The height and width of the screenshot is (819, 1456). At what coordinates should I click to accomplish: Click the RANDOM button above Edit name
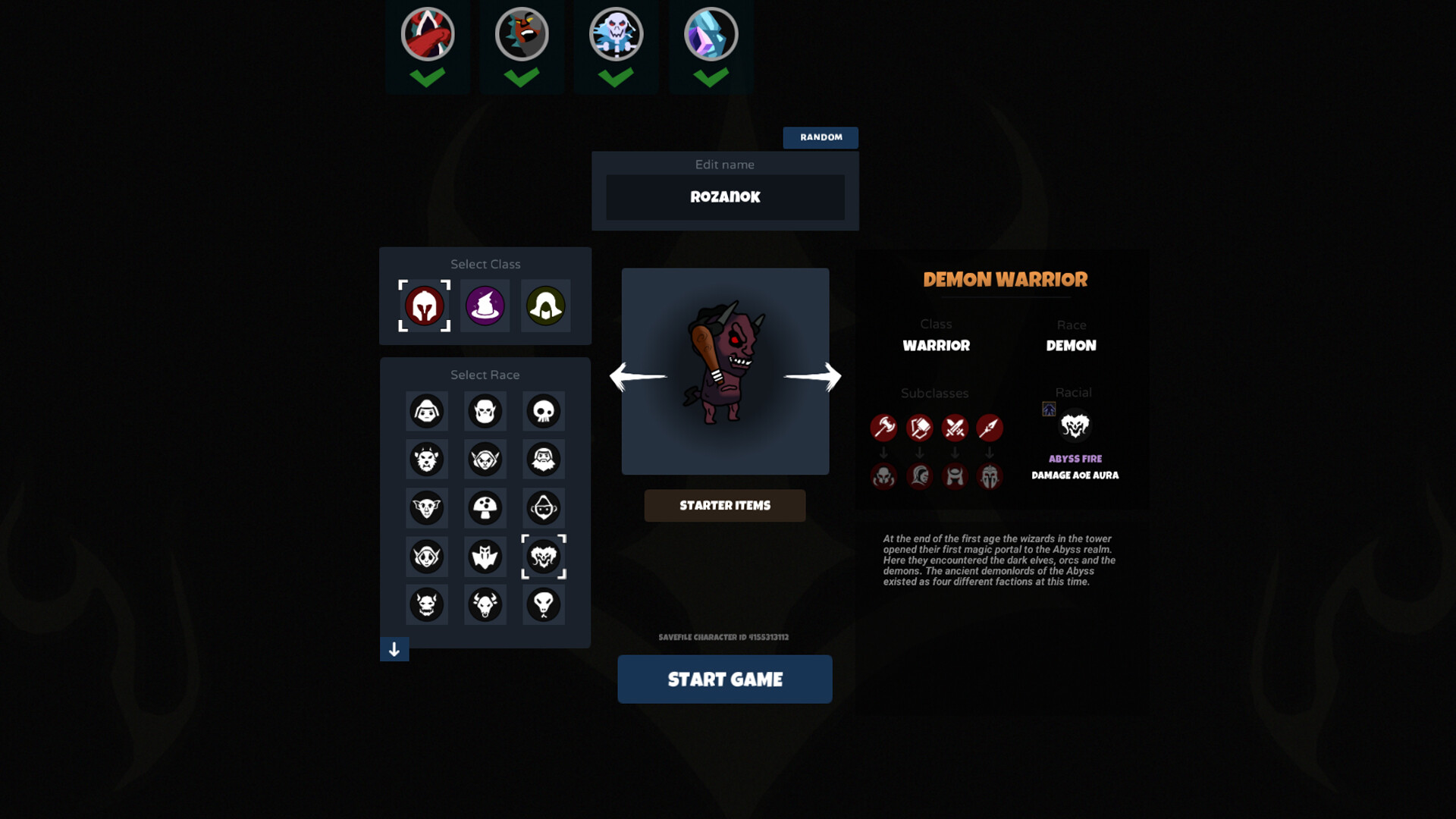tap(821, 137)
